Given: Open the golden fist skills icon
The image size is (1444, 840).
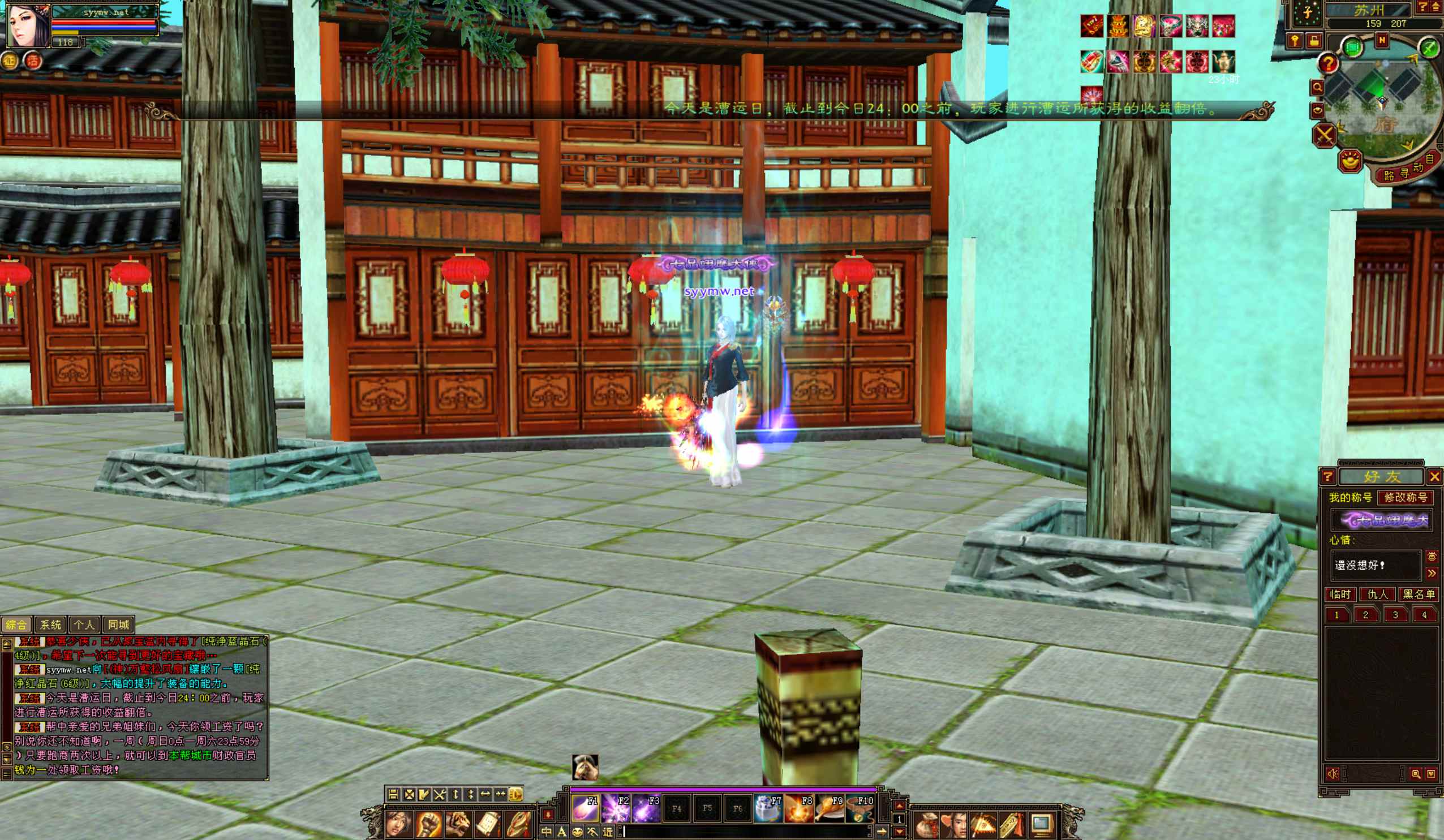Looking at the screenshot, I should [x=427, y=824].
